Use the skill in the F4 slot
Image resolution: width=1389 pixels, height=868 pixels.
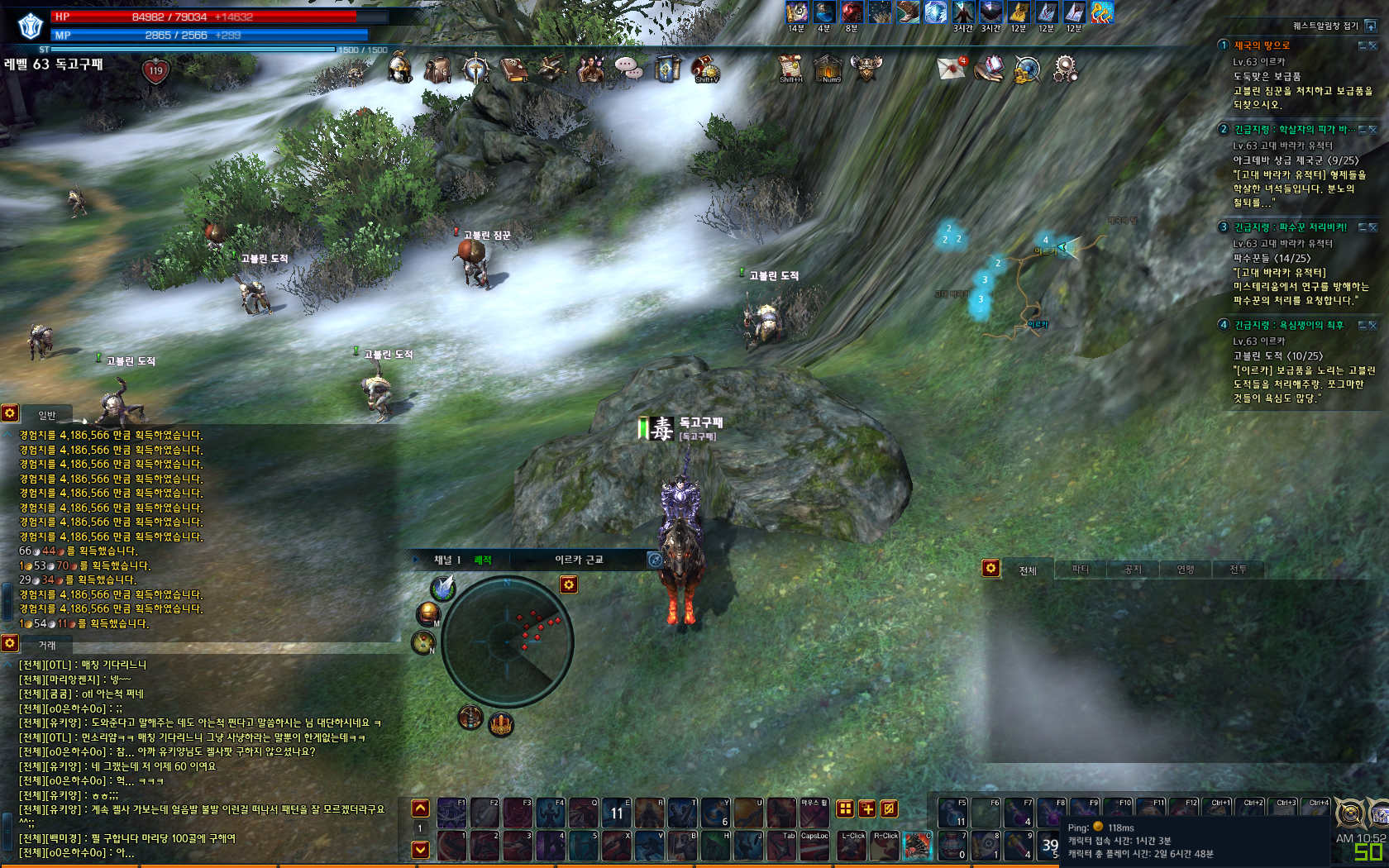pyautogui.click(x=551, y=813)
